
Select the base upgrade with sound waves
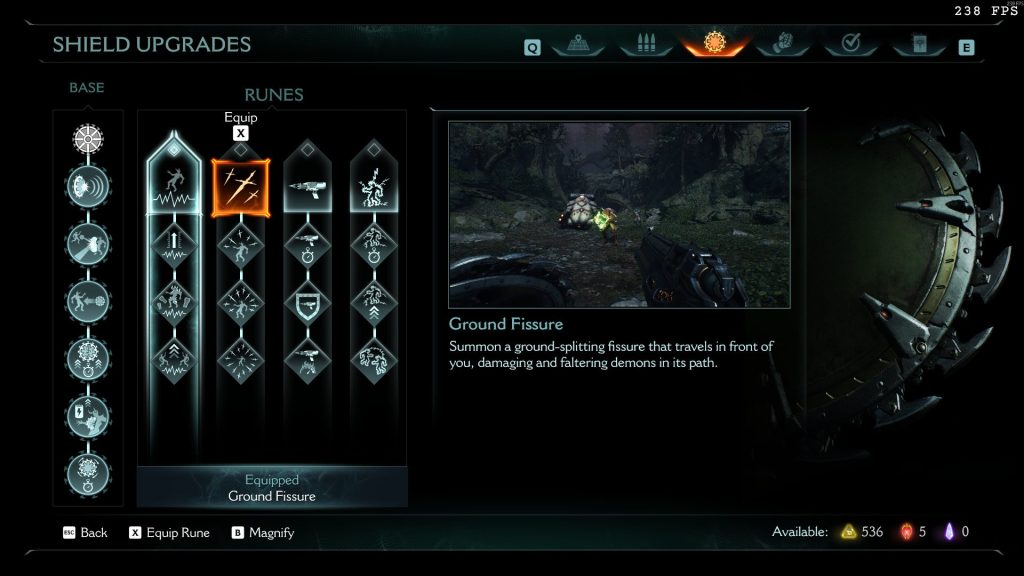coord(88,186)
